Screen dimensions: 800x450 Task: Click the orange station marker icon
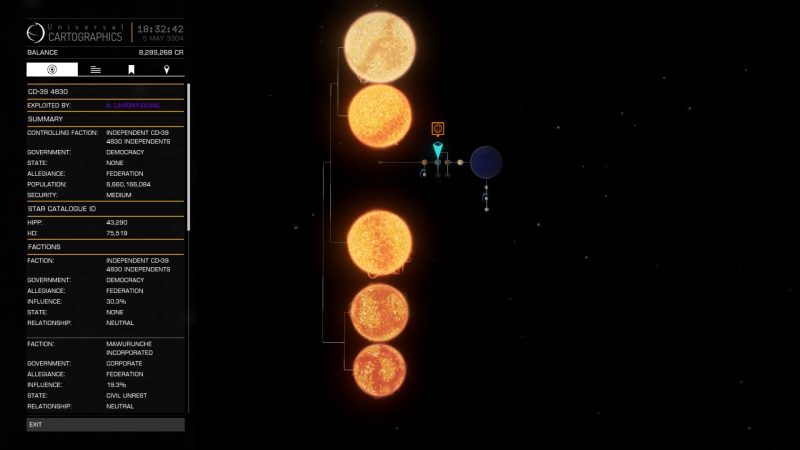[x=437, y=129]
